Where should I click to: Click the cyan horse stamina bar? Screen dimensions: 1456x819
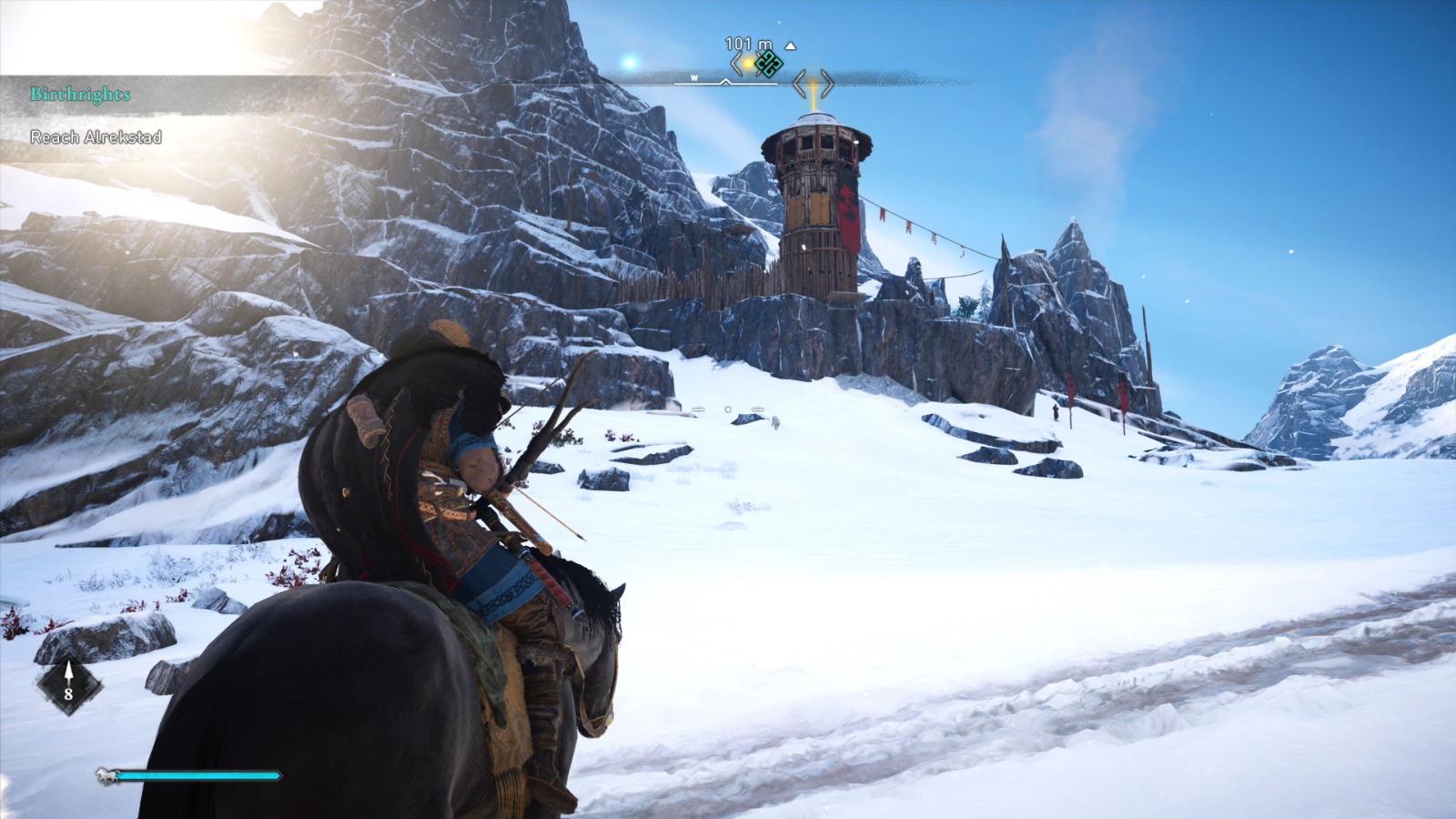tap(200, 775)
